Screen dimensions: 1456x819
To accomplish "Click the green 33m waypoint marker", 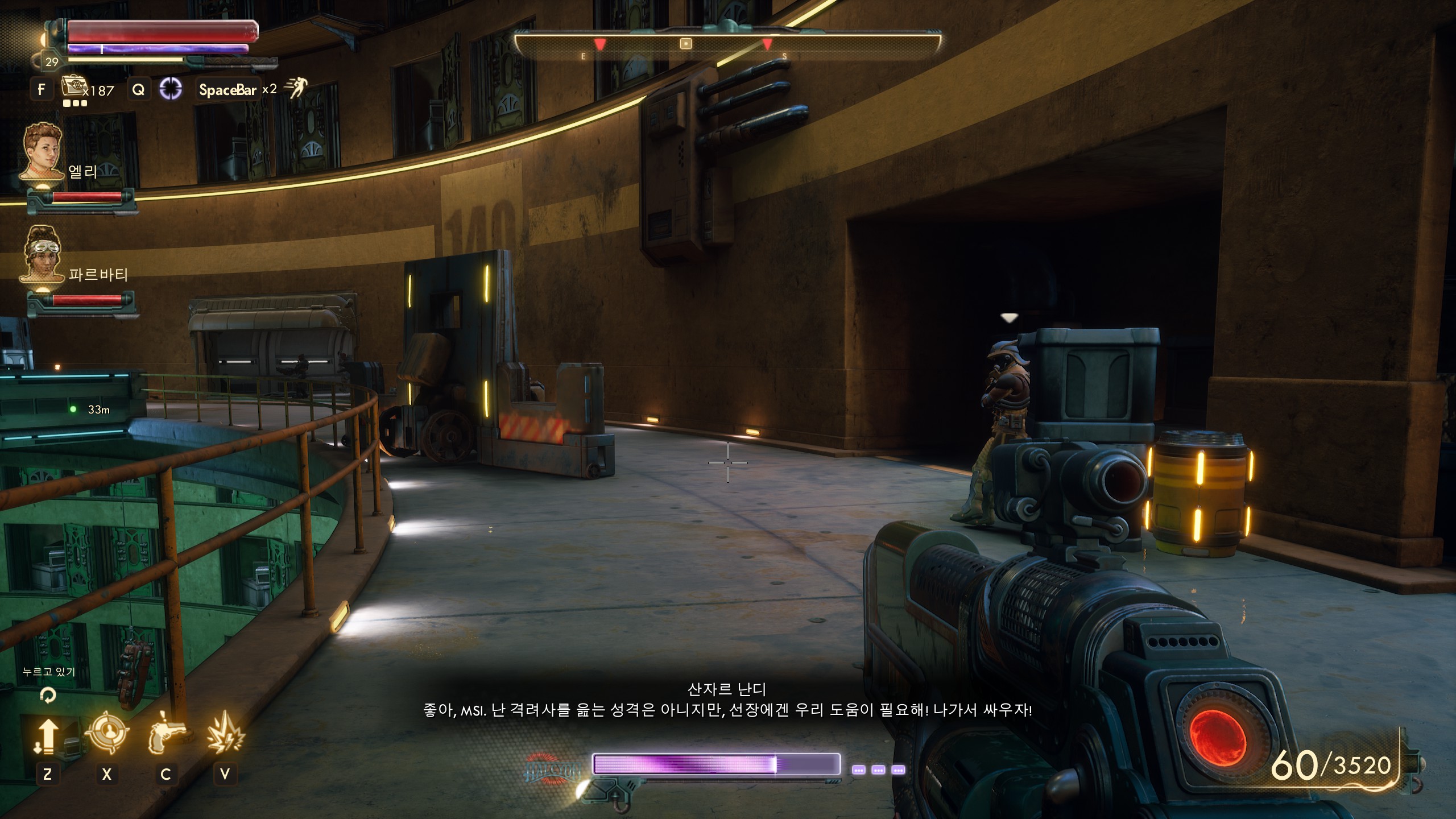I will click(x=73, y=409).
